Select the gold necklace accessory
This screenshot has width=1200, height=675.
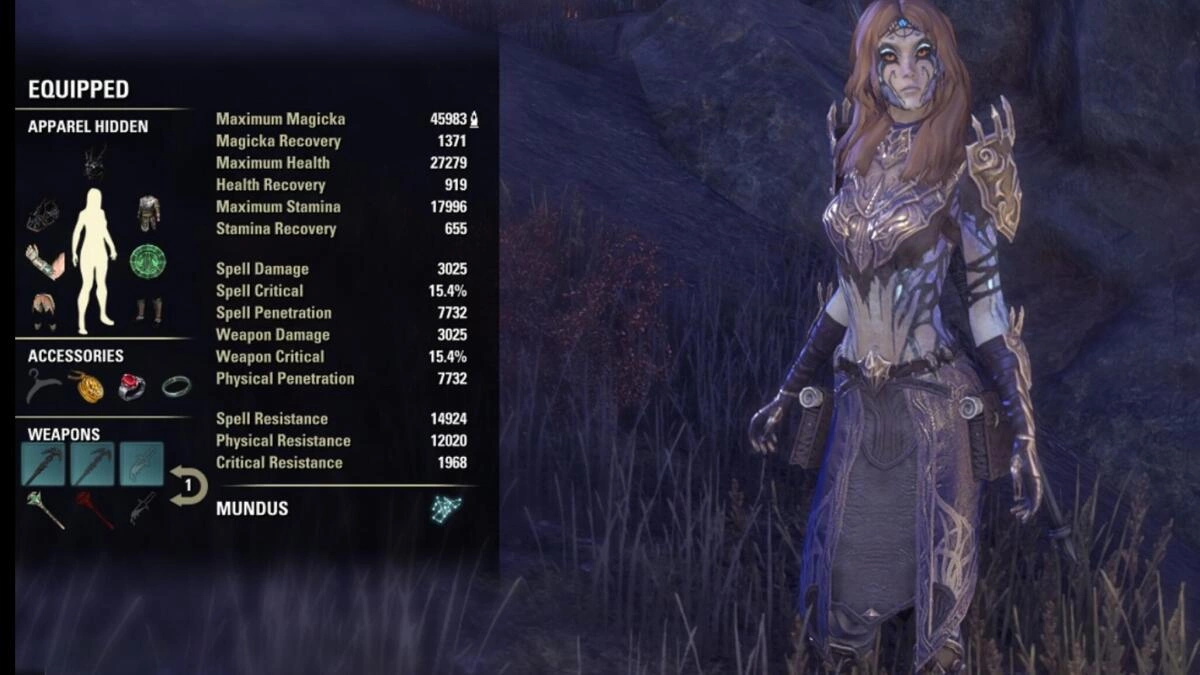coord(84,386)
